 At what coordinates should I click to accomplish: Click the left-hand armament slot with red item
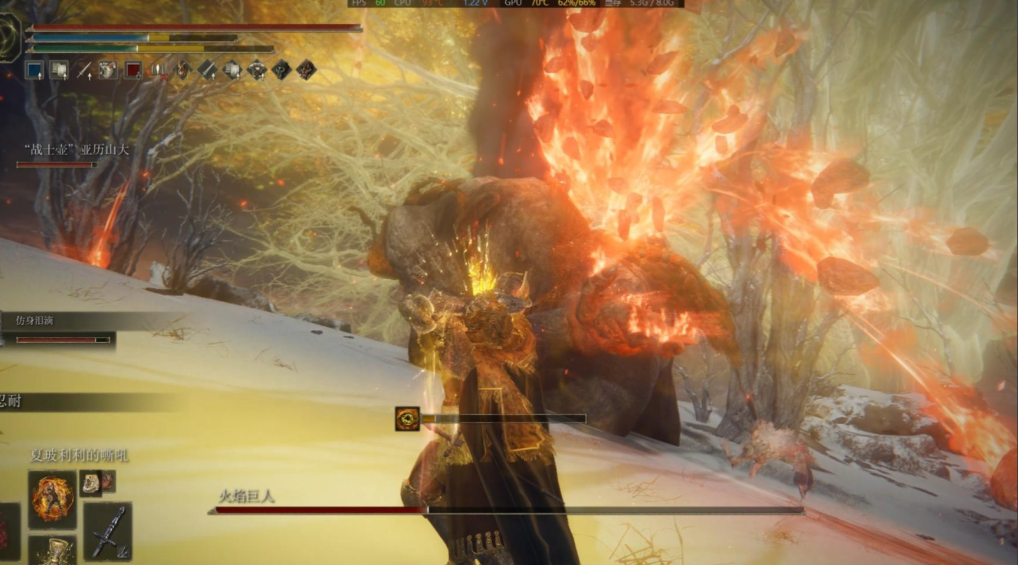[x=8, y=531]
